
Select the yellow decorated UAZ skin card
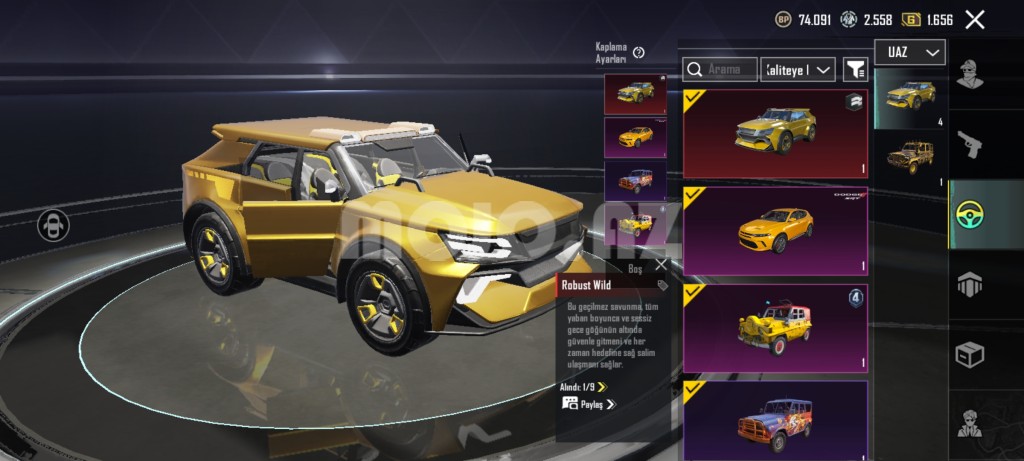point(775,328)
